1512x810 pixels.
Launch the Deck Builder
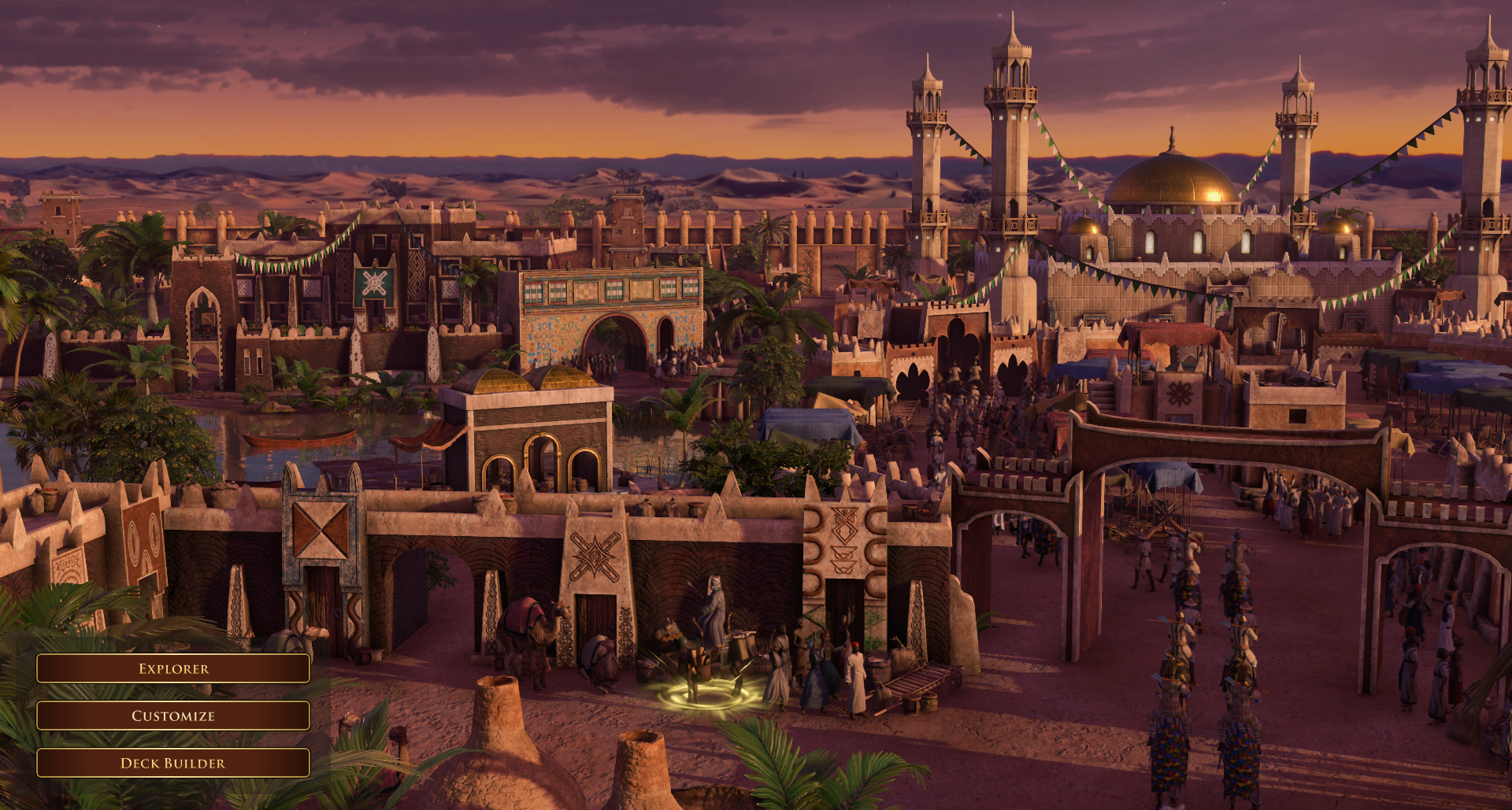pyautogui.click(x=173, y=763)
